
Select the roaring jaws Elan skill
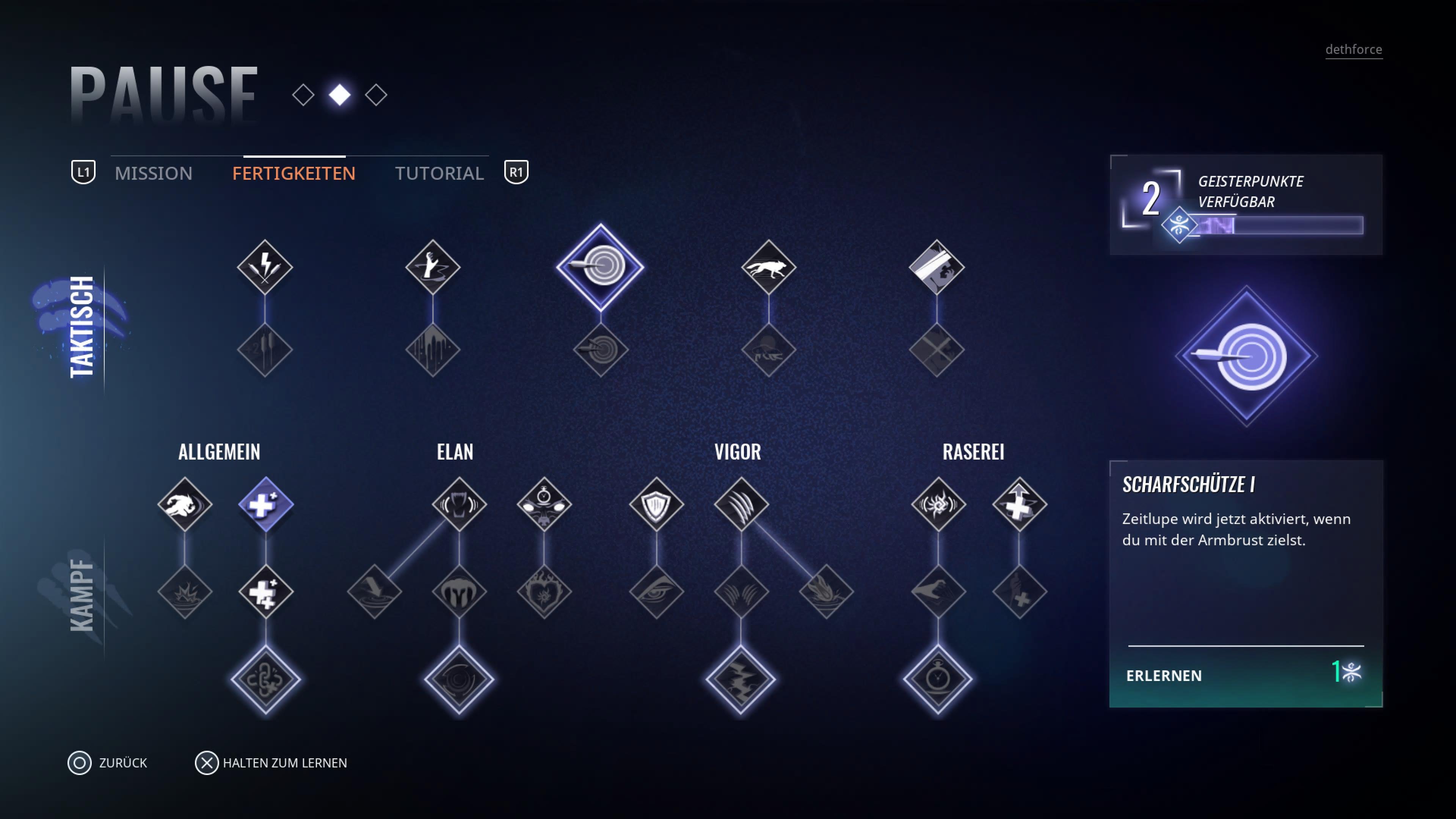click(459, 504)
